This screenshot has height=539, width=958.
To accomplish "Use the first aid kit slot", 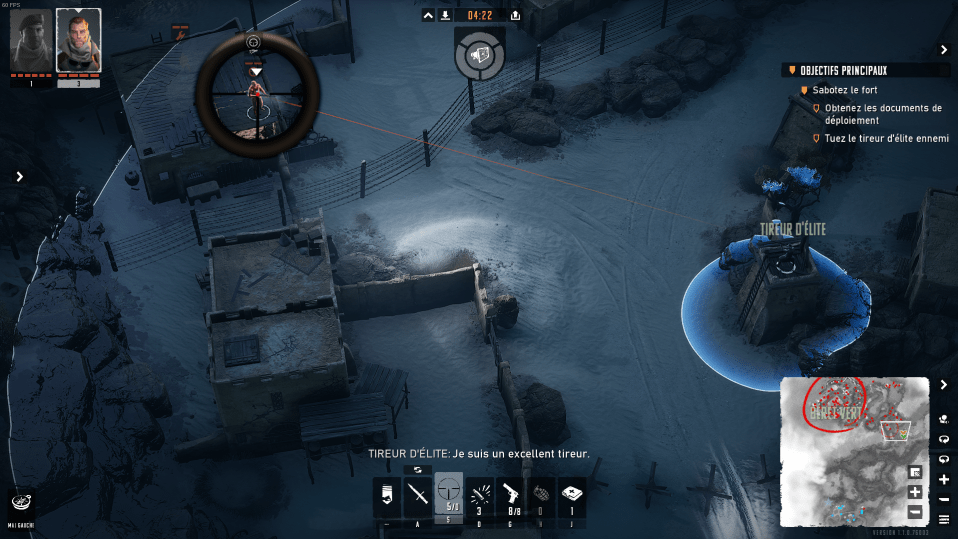I will [571, 496].
